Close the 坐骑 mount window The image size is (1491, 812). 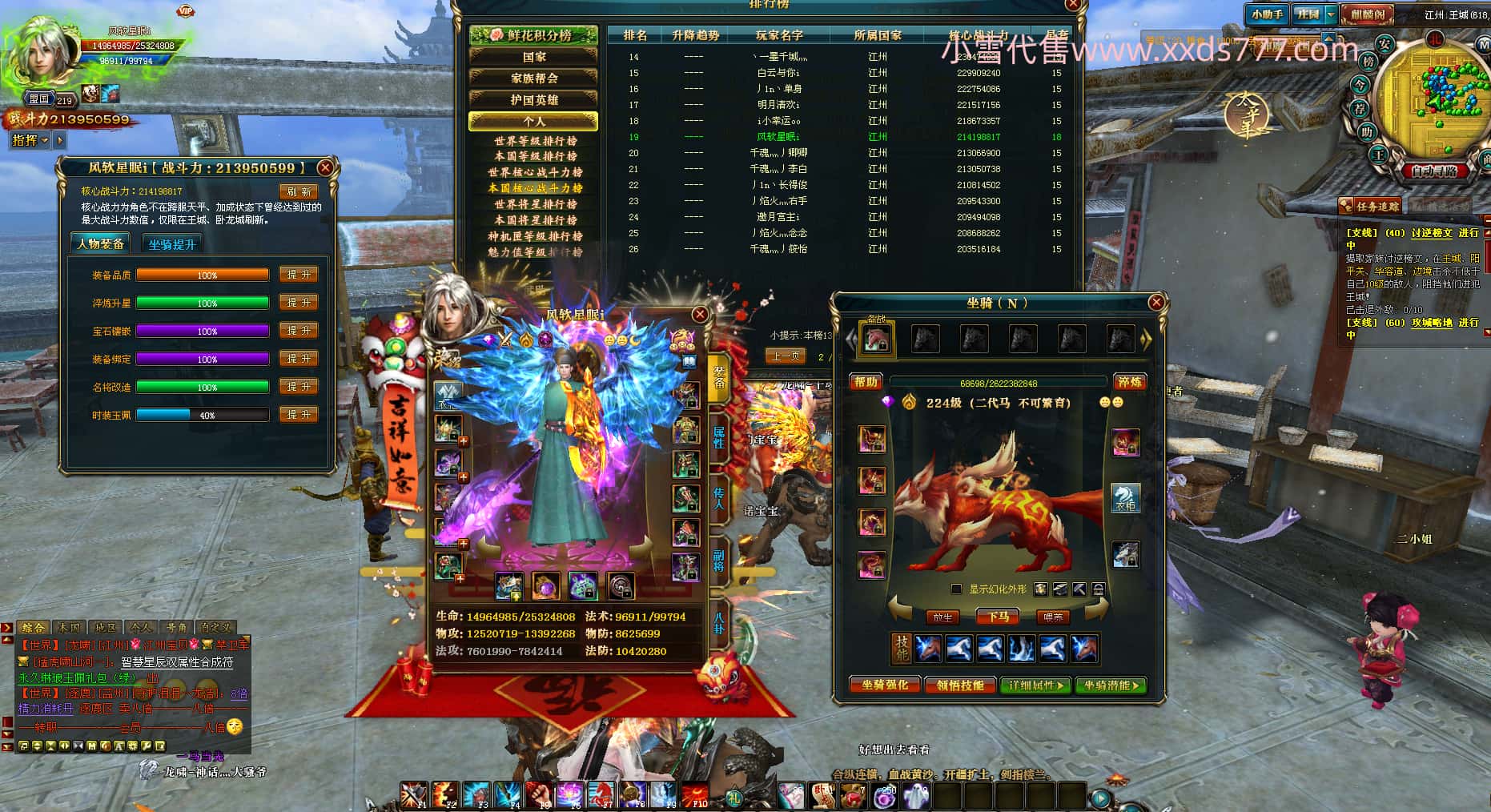[1156, 302]
